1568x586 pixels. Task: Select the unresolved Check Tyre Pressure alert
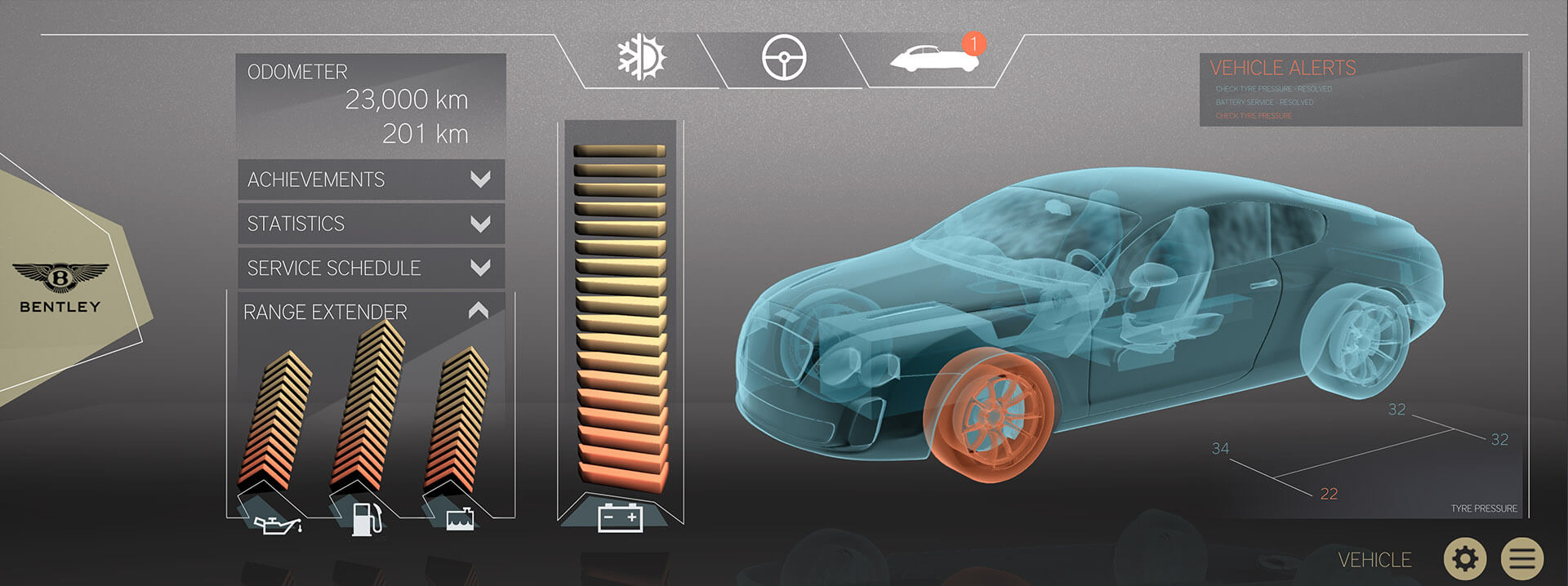pos(1254,116)
